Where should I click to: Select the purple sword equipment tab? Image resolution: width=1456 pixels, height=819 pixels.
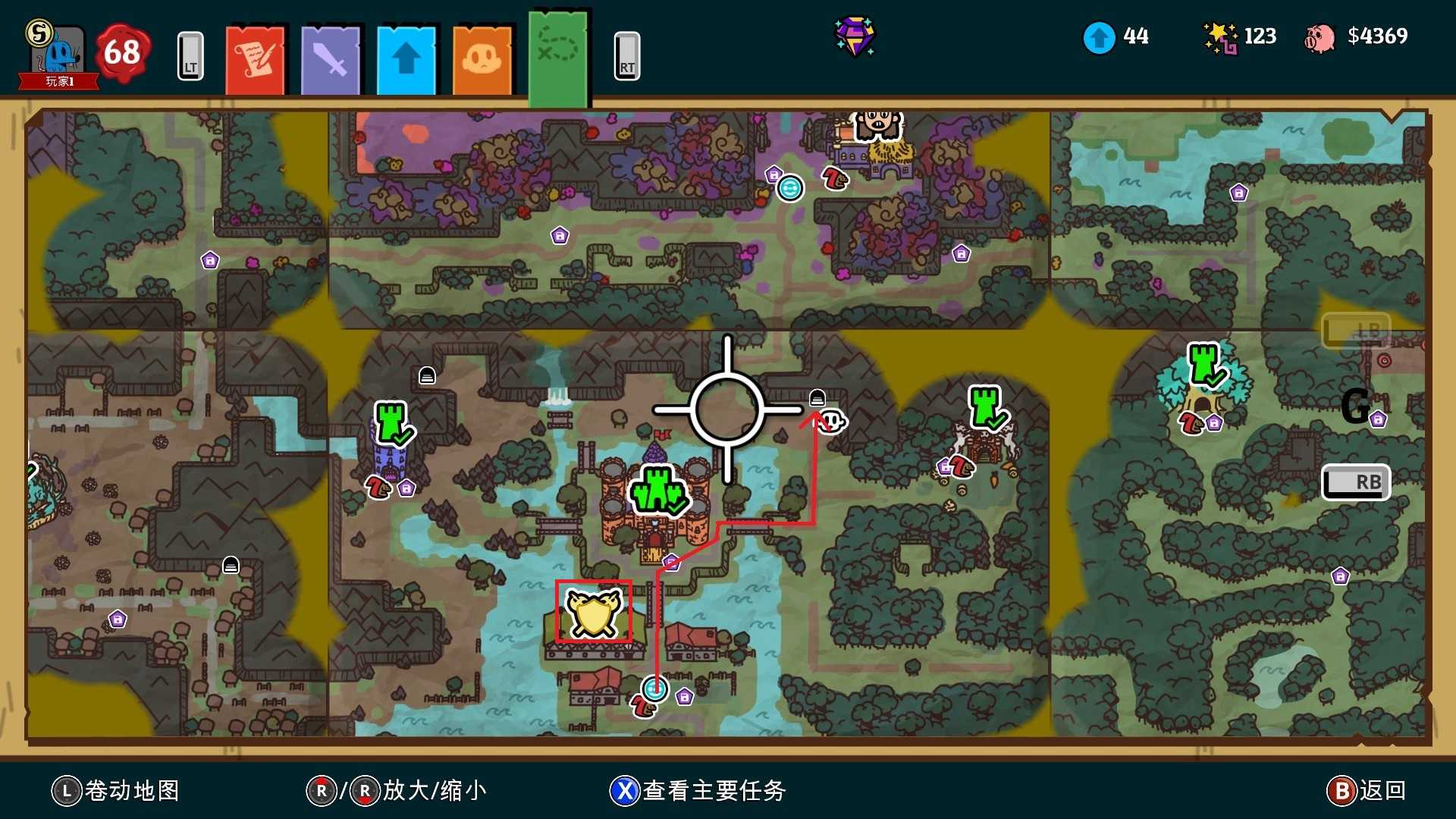331,58
